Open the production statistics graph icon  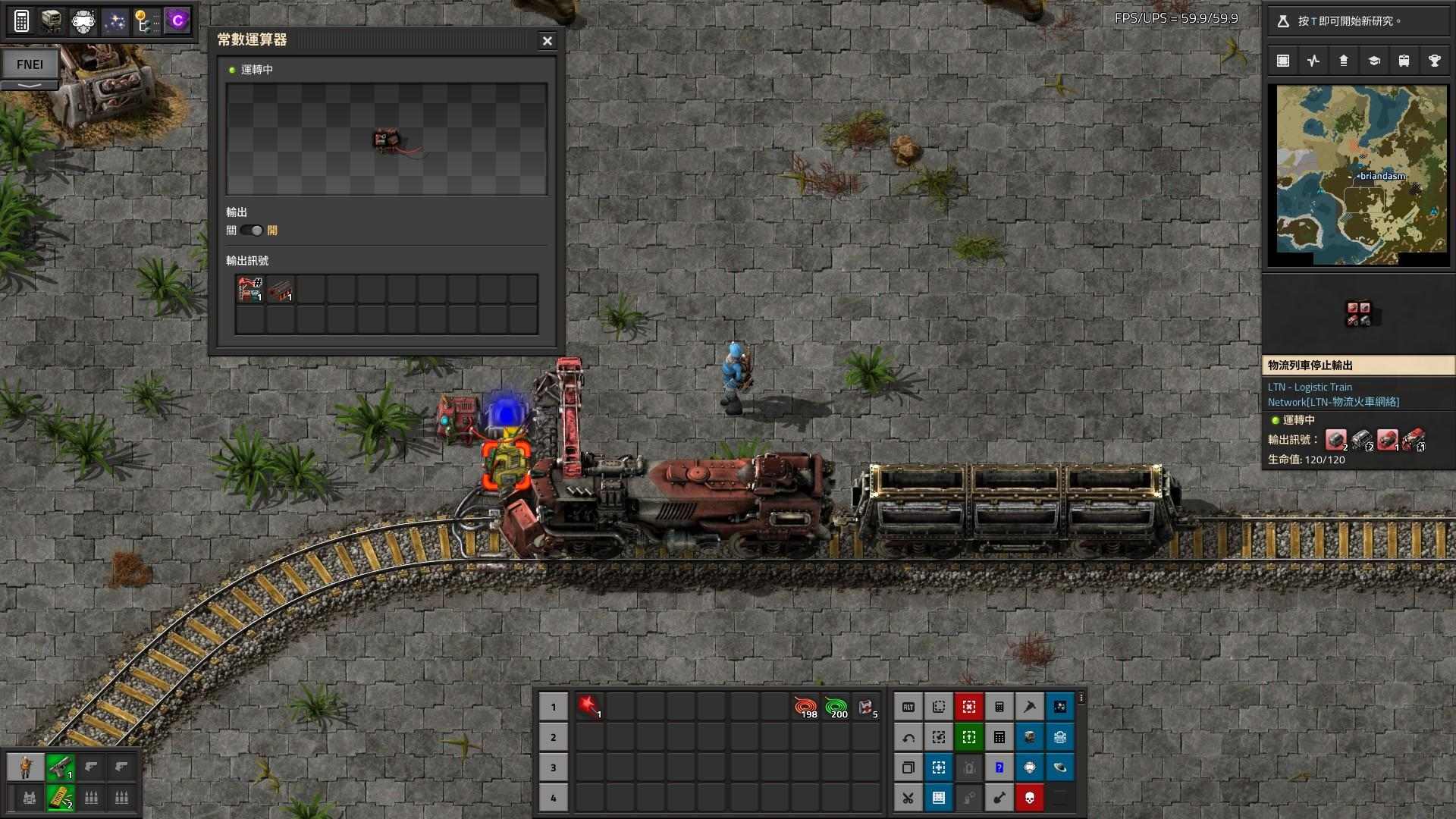pyautogui.click(x=1313, y=61)
